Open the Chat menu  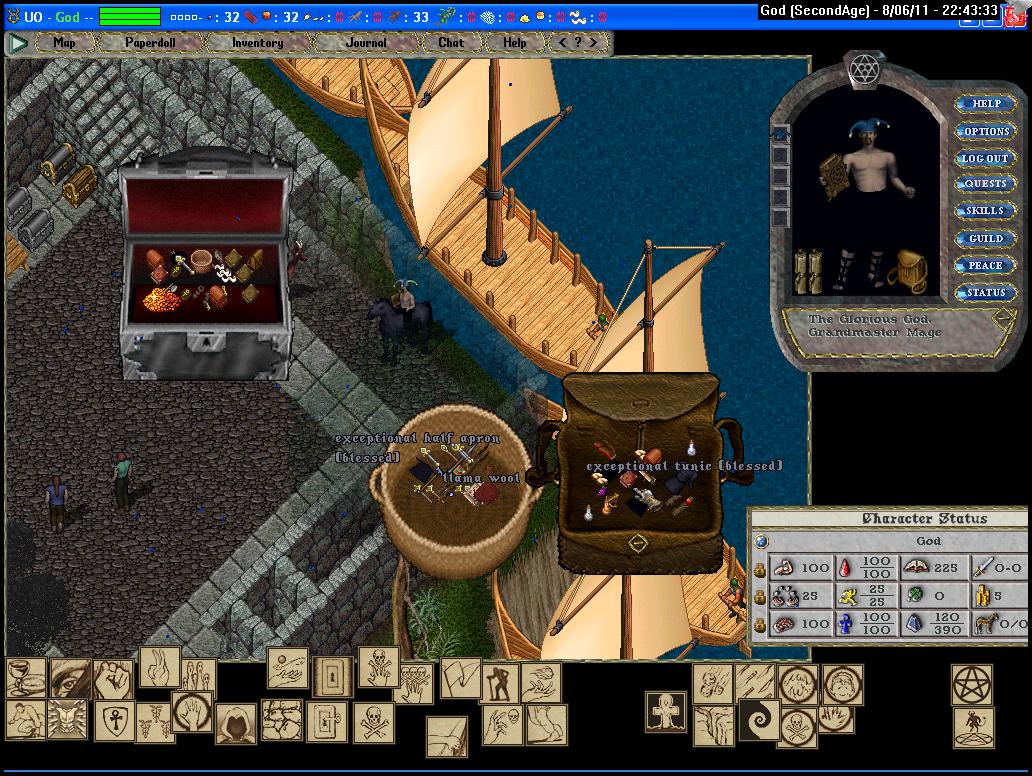pyautogui.click(x=451, y=43)
